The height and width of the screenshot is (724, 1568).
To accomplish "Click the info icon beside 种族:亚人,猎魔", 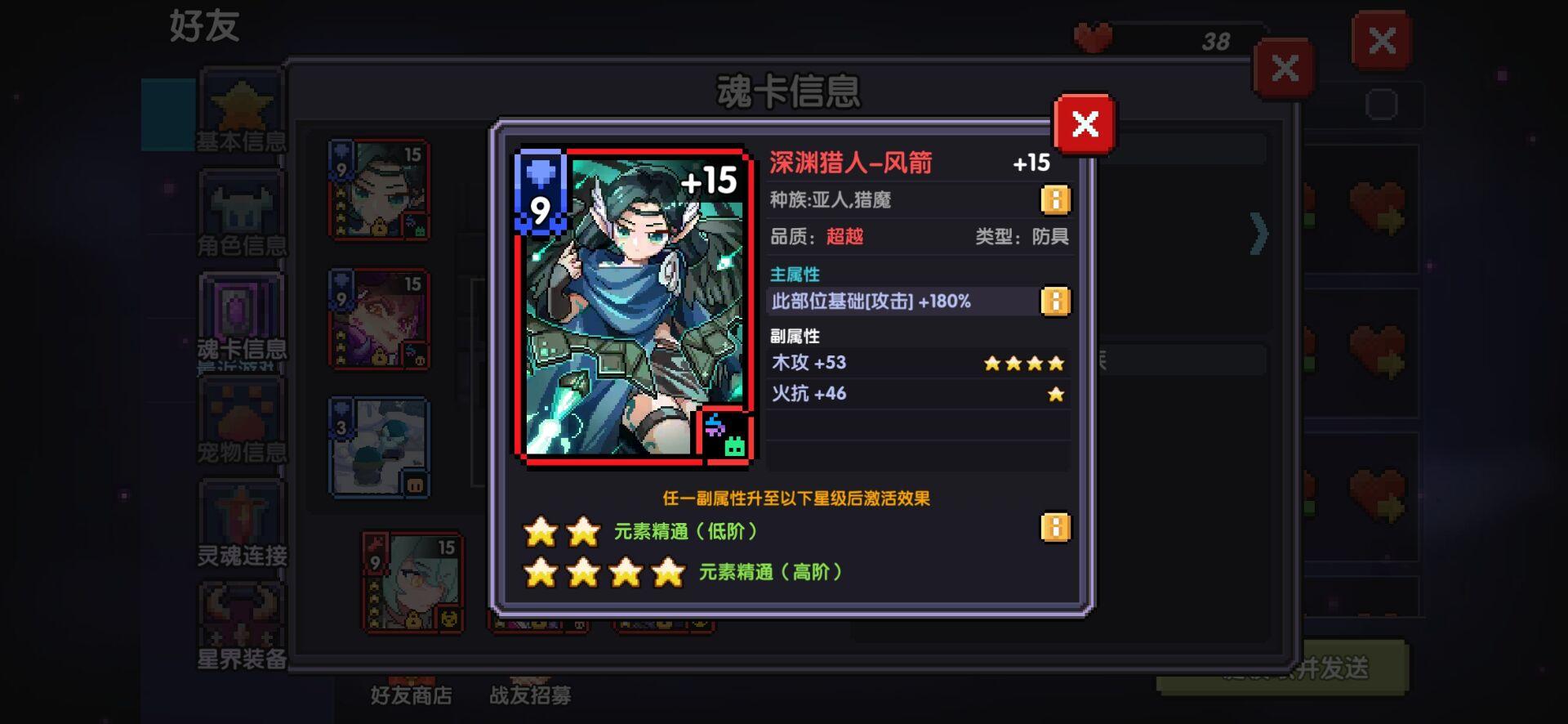I will click(1054, 199).
